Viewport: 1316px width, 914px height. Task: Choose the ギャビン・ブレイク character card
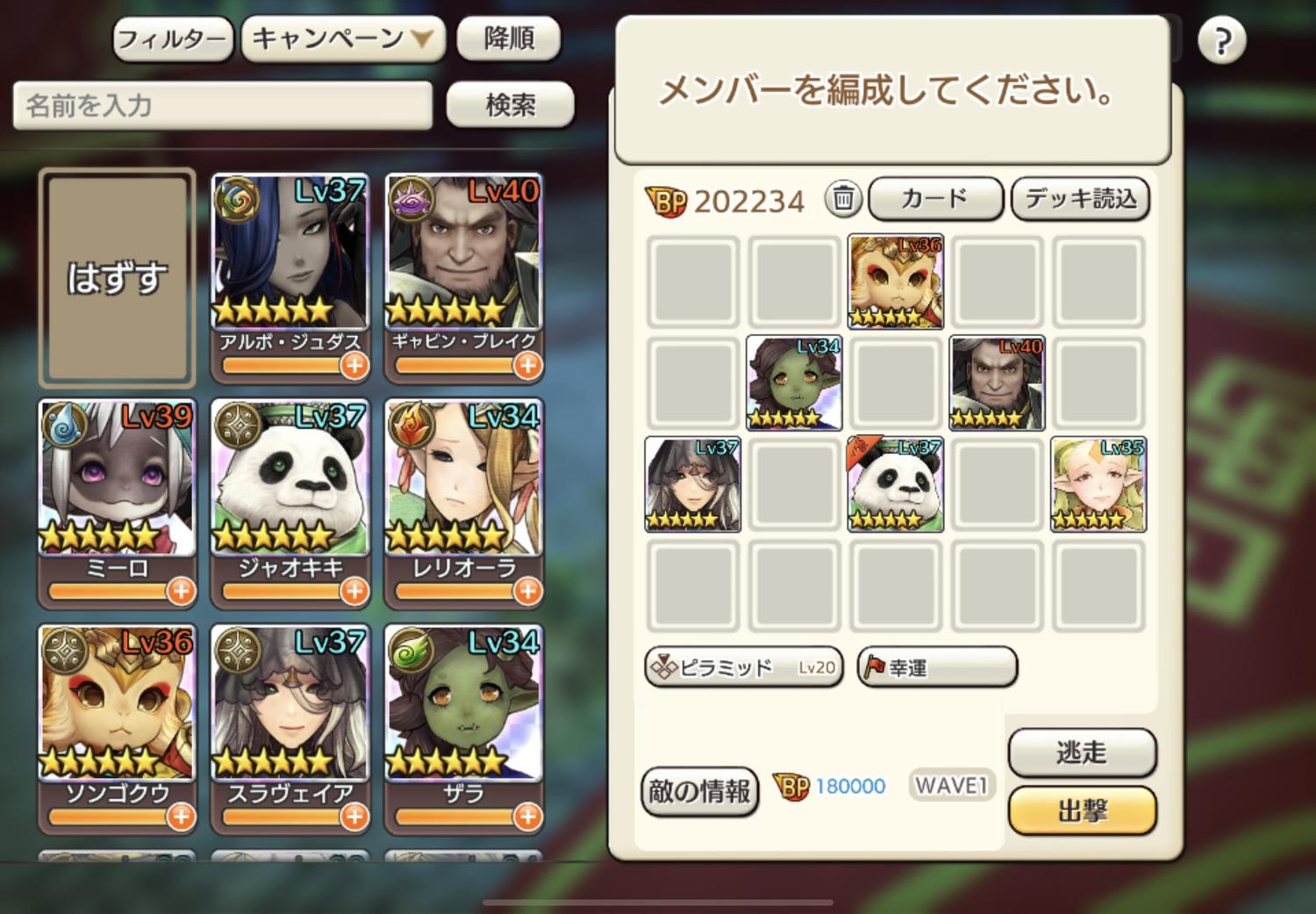463,263
